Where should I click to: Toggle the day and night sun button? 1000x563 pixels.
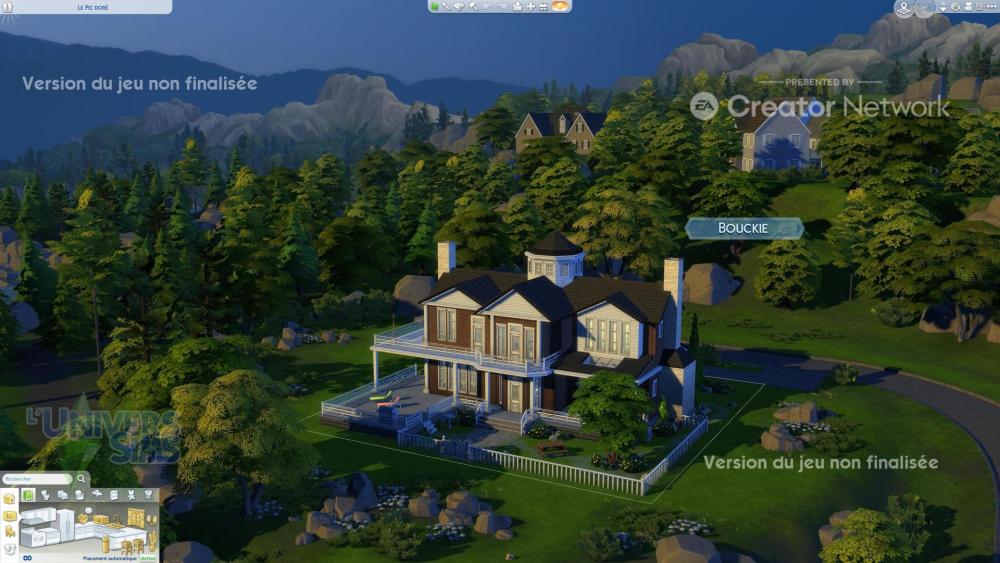[x=560, y=6]
